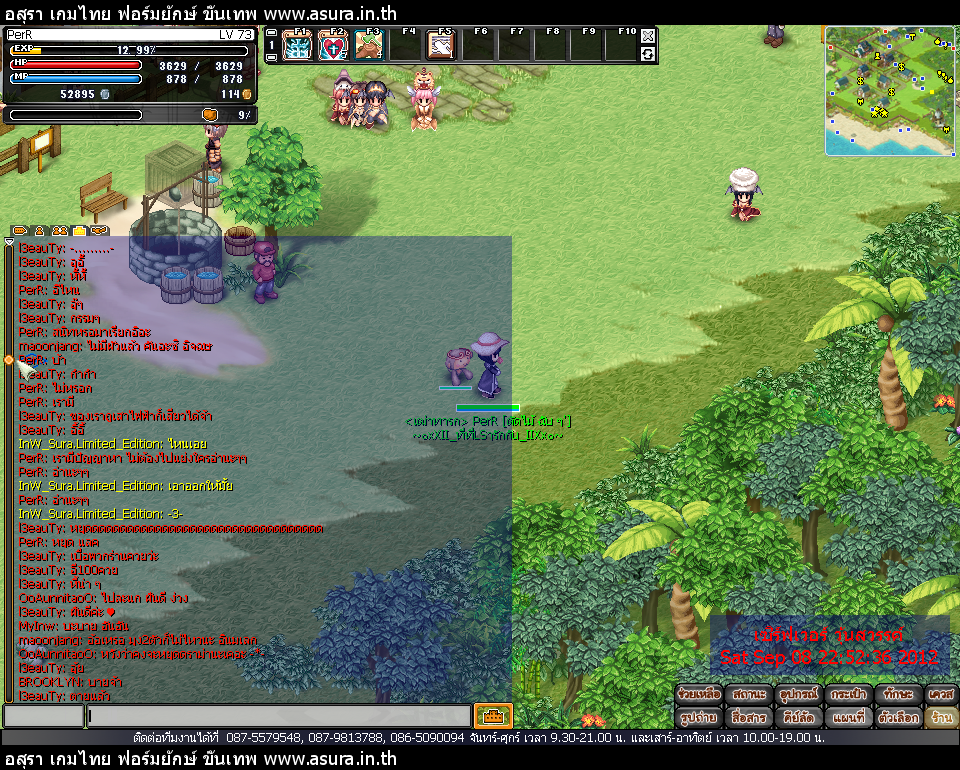Screen dimensions: 960x770
Task: Show the แผนที่ (Map) window
Action: 848,717
